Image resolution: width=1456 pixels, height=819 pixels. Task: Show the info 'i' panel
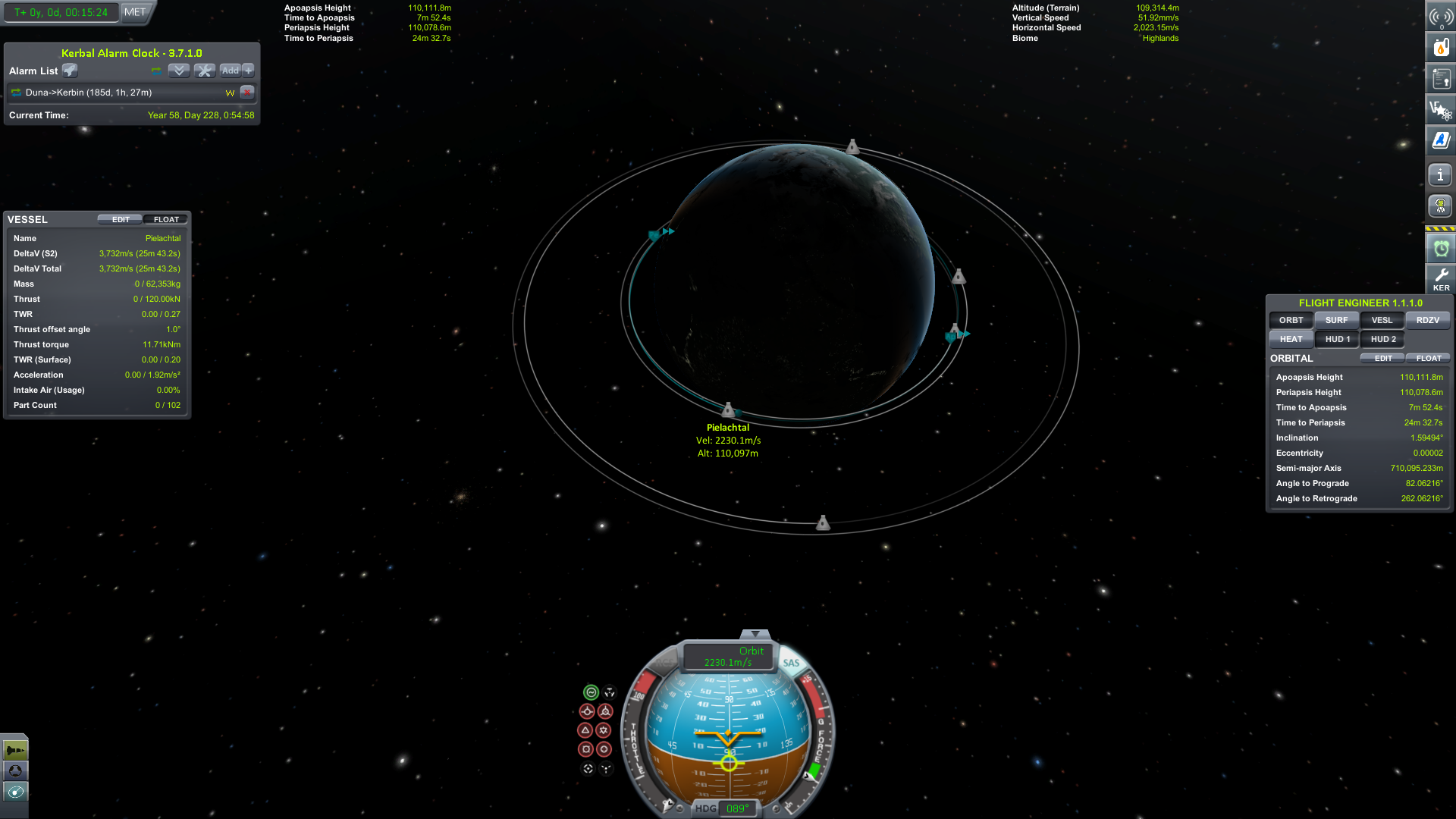click(1441, 175)
